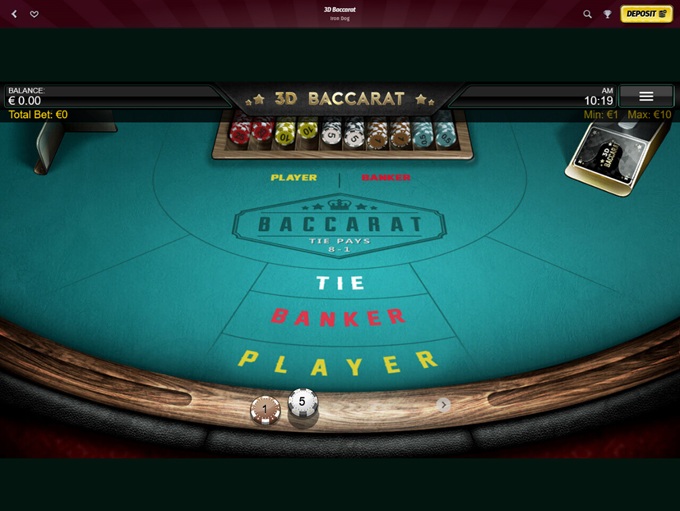Open the trophy icon in the top bar
The width and height of the screenshot is (680, 511).
point(607,14)
